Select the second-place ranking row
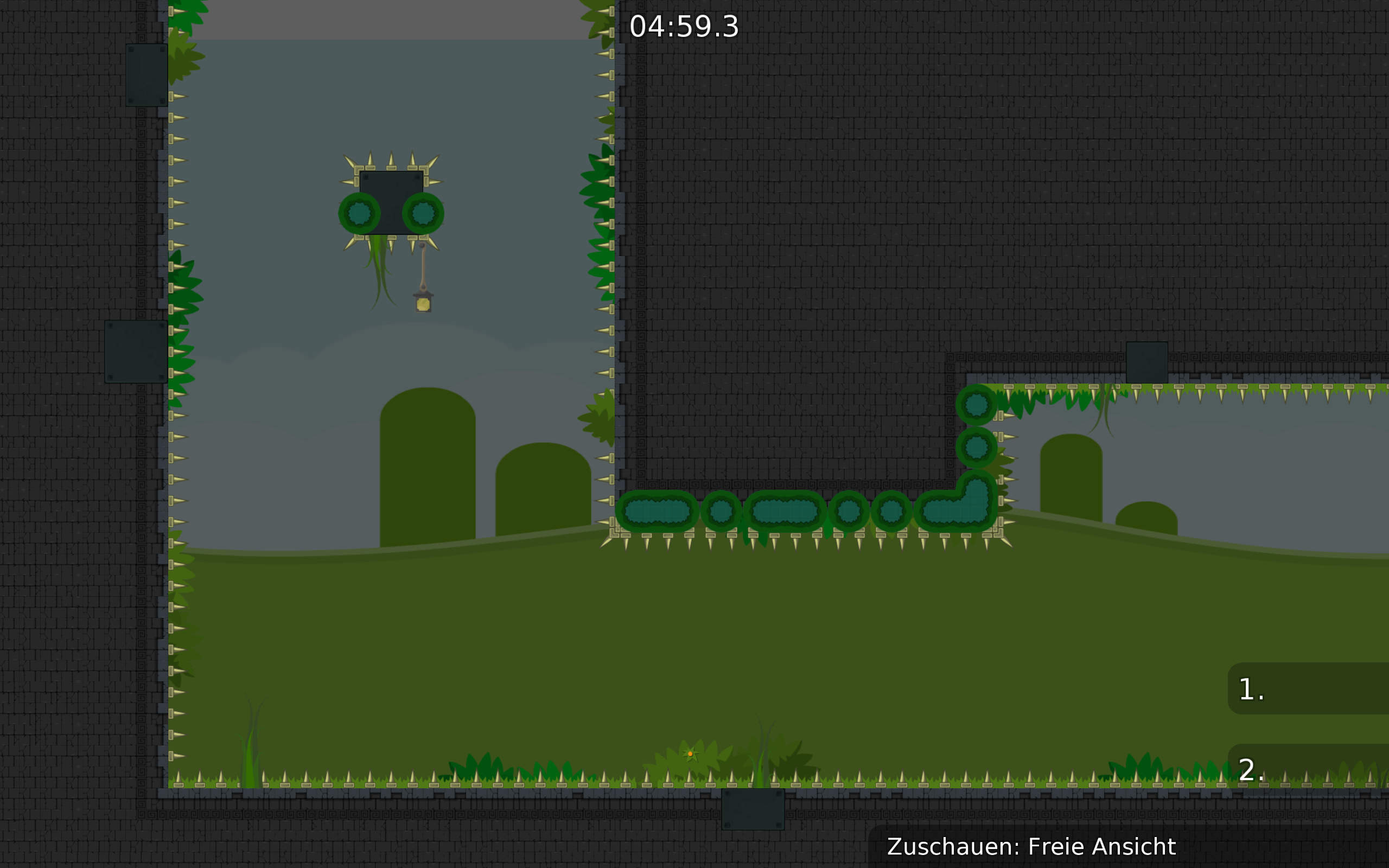The image size is (1389, 868). (x=1308, y=769)
